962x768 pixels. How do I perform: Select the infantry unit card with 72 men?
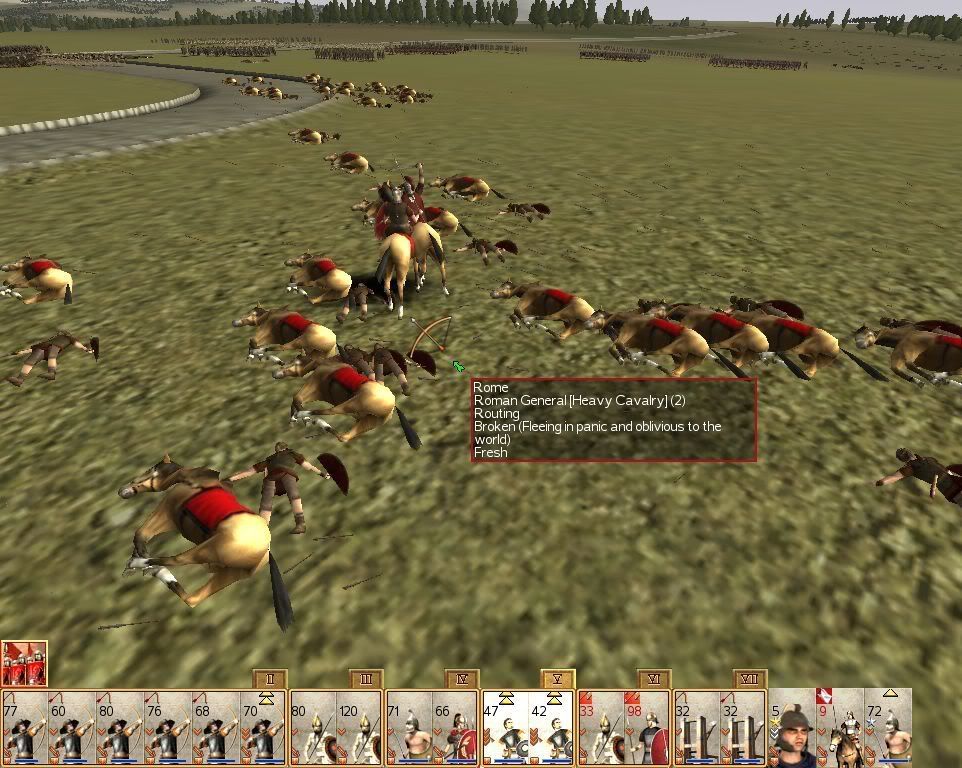pyautogui.click(x=887, y=726)
